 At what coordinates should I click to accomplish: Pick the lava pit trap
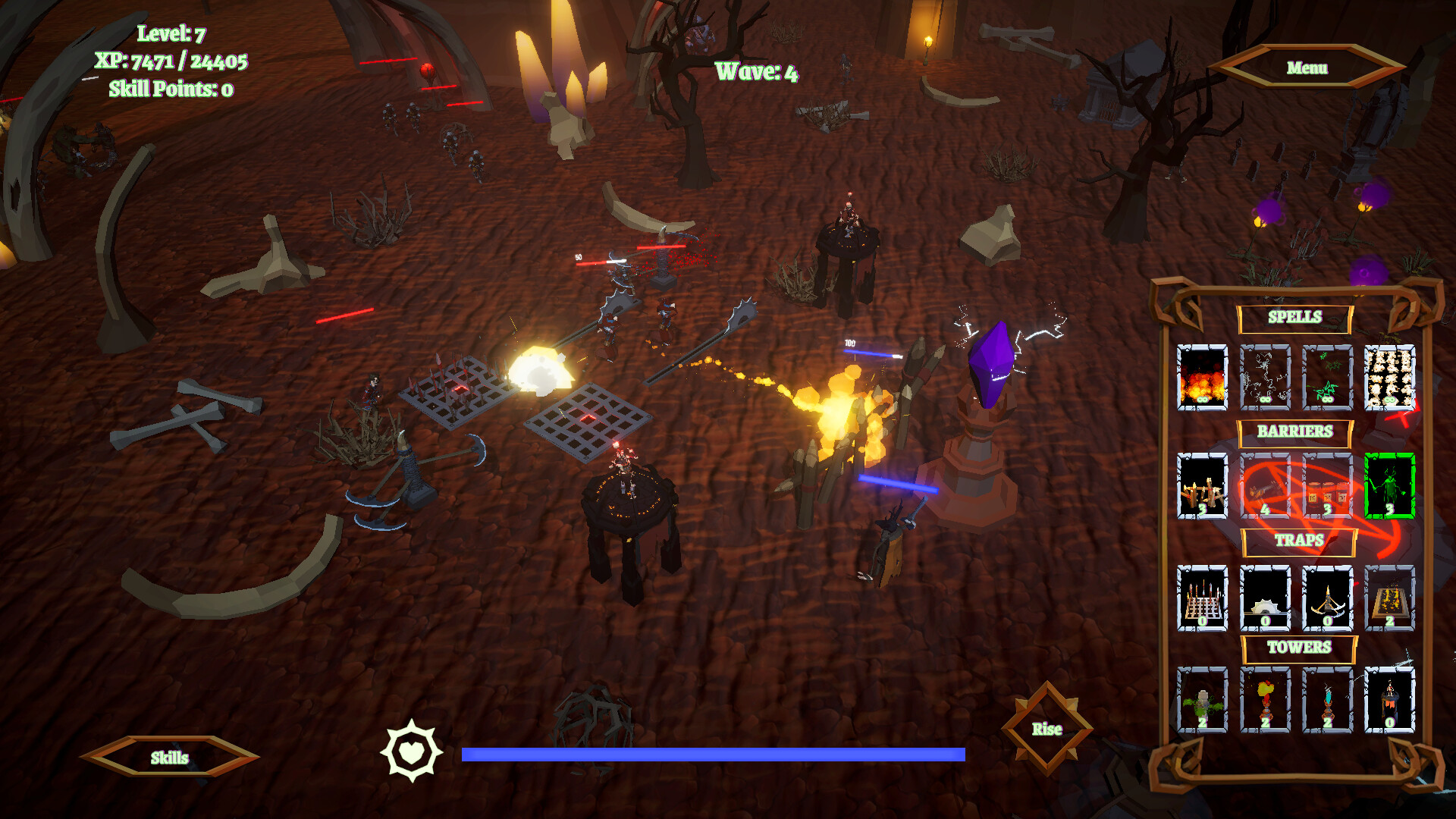tap(1389, 598)
